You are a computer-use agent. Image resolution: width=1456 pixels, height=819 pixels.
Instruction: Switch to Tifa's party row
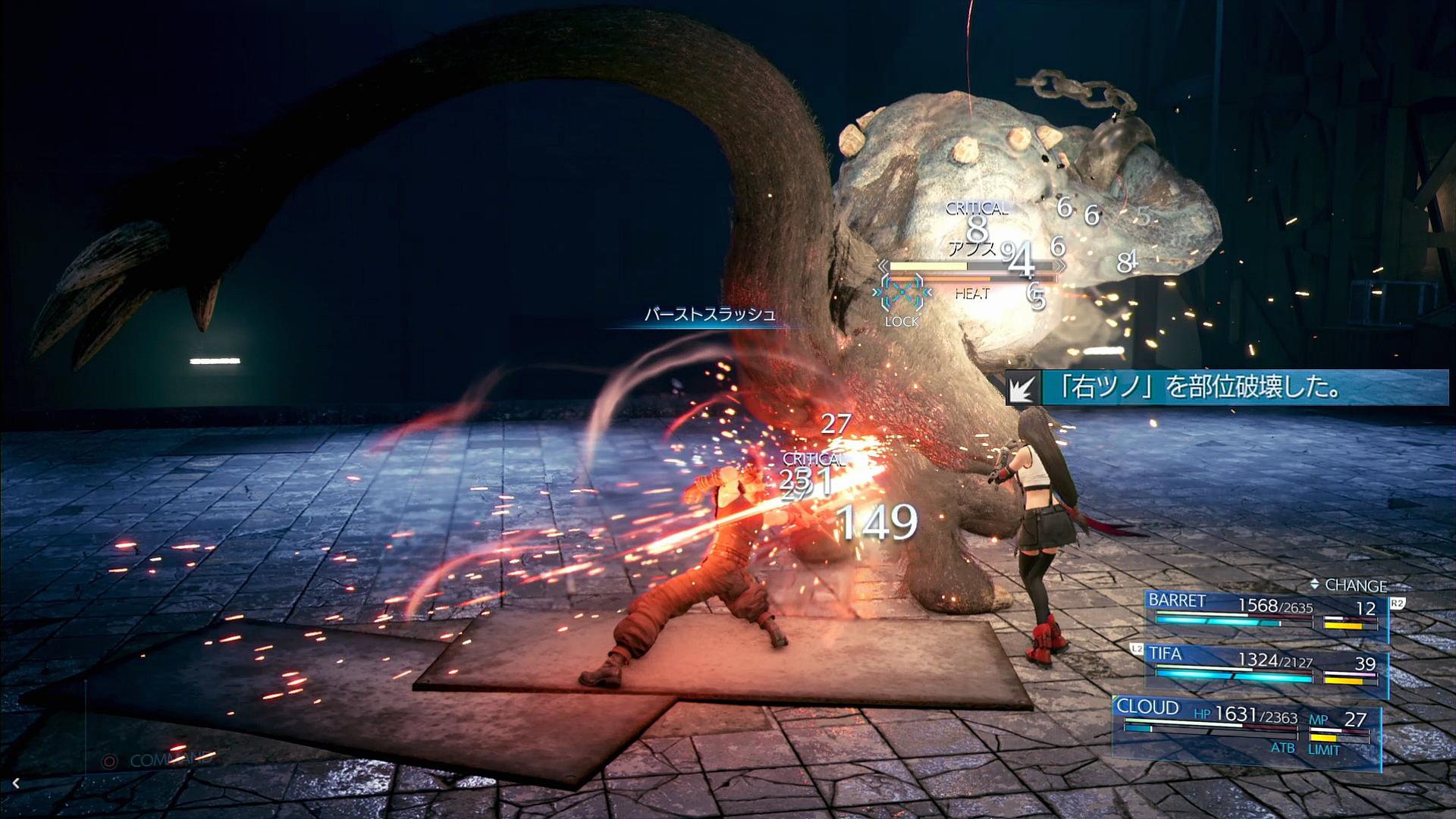tap(1265, 667)
